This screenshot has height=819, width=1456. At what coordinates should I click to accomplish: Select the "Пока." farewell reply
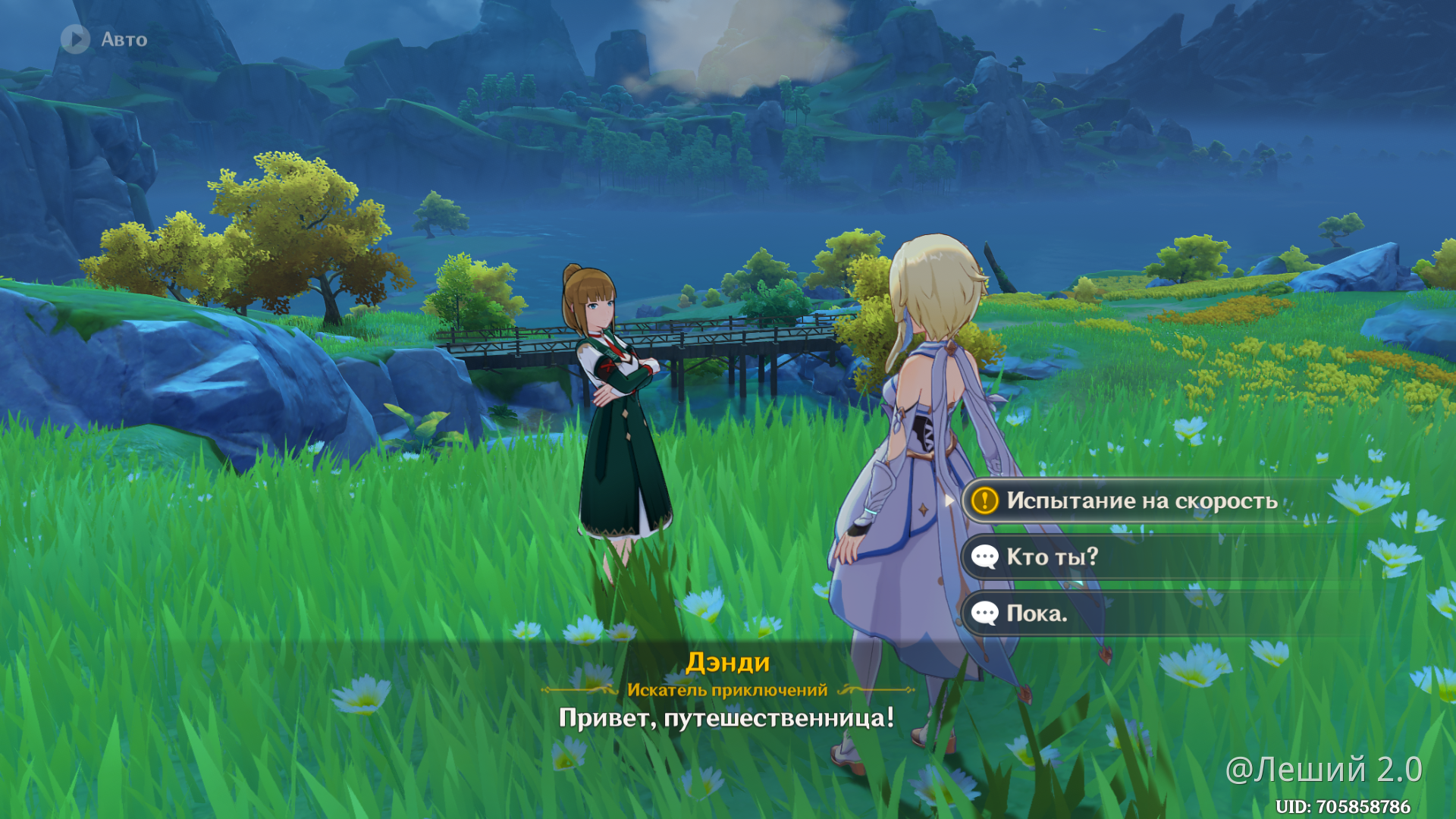click(1036, 613)
